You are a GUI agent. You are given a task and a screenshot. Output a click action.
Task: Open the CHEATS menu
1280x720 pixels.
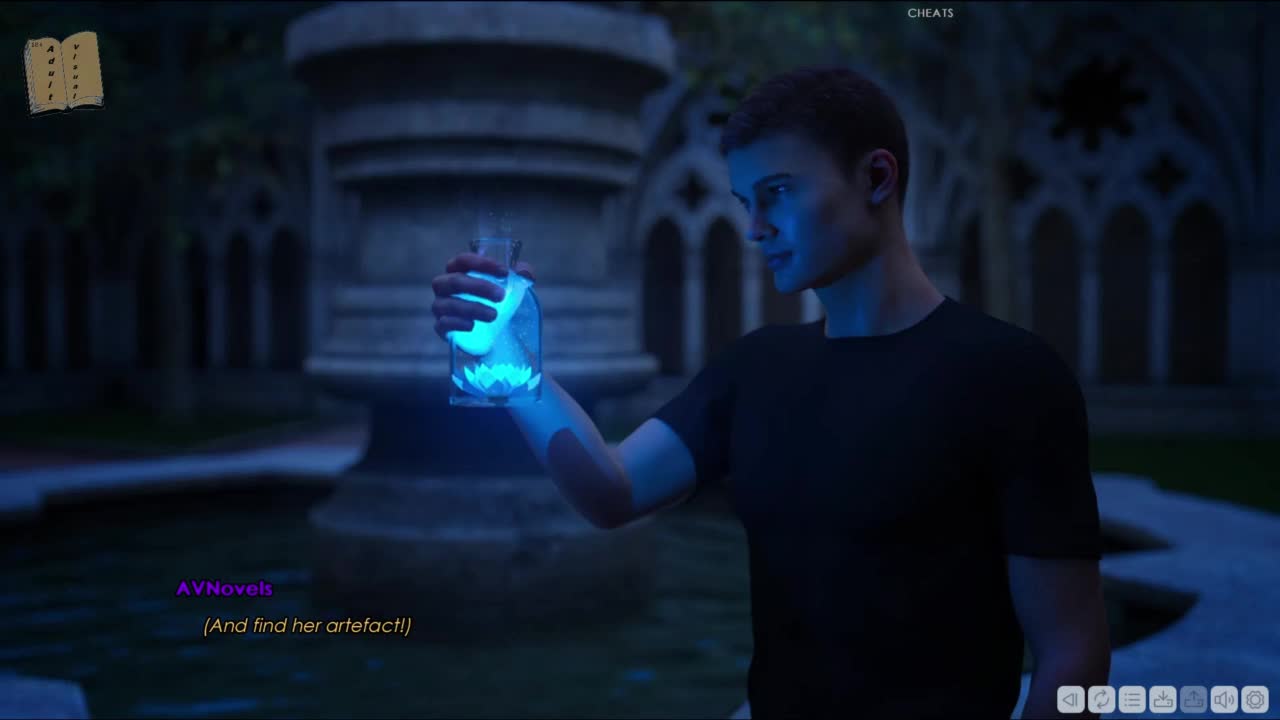pyautogui.click(x=930, y=13)
